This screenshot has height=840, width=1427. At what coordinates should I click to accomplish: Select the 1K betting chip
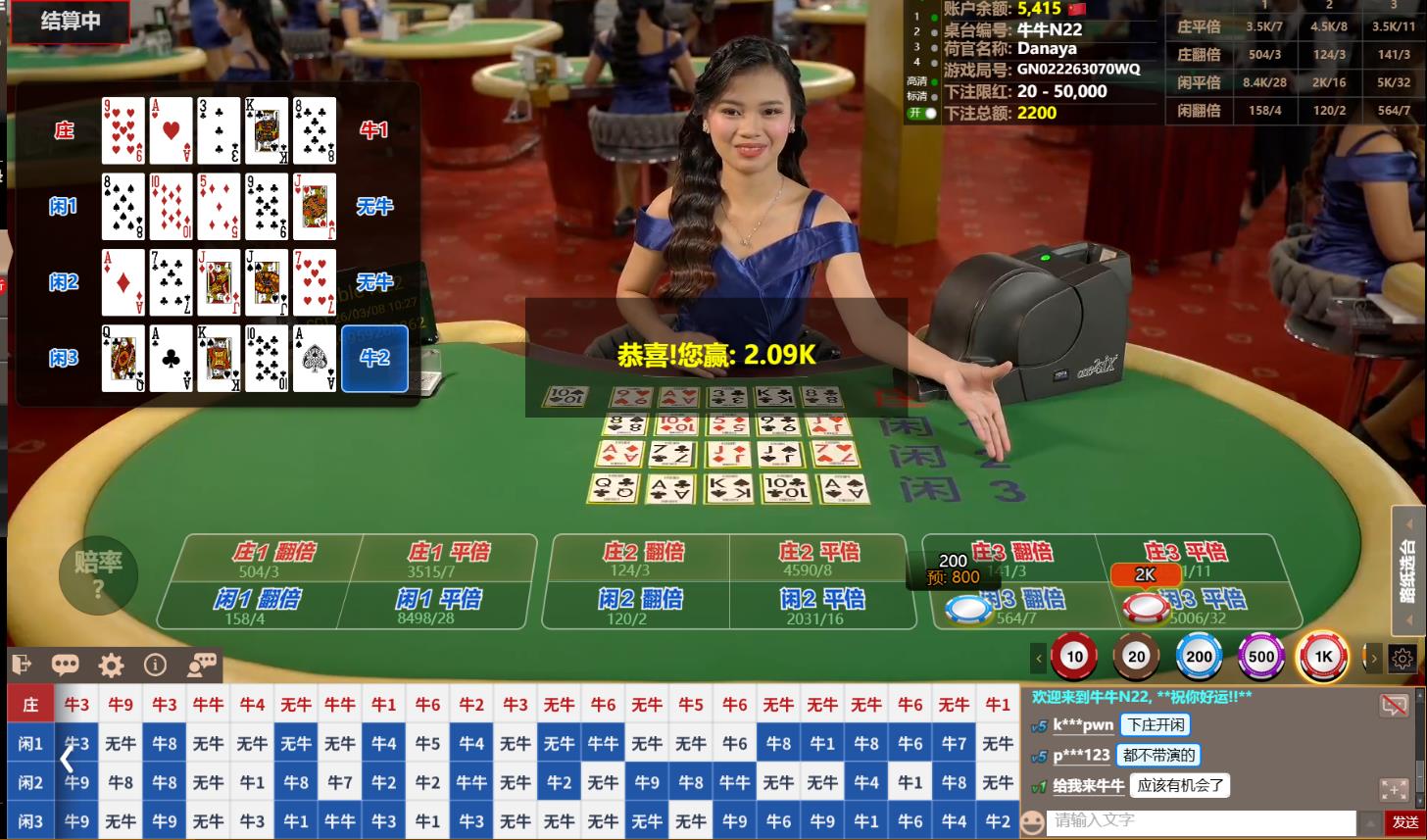coord(1323,657)
